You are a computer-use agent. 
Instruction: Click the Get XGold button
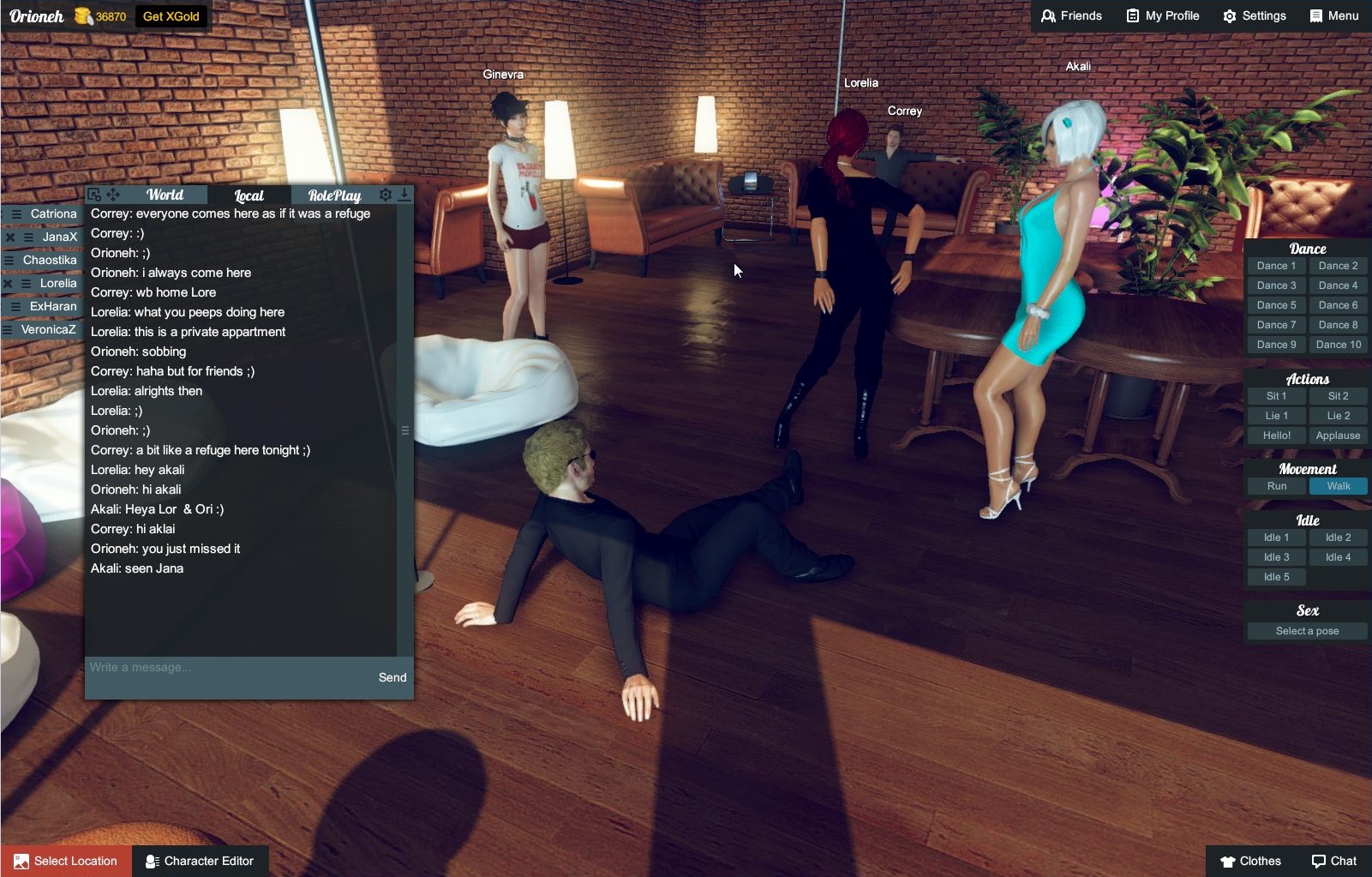click(170, 15)
